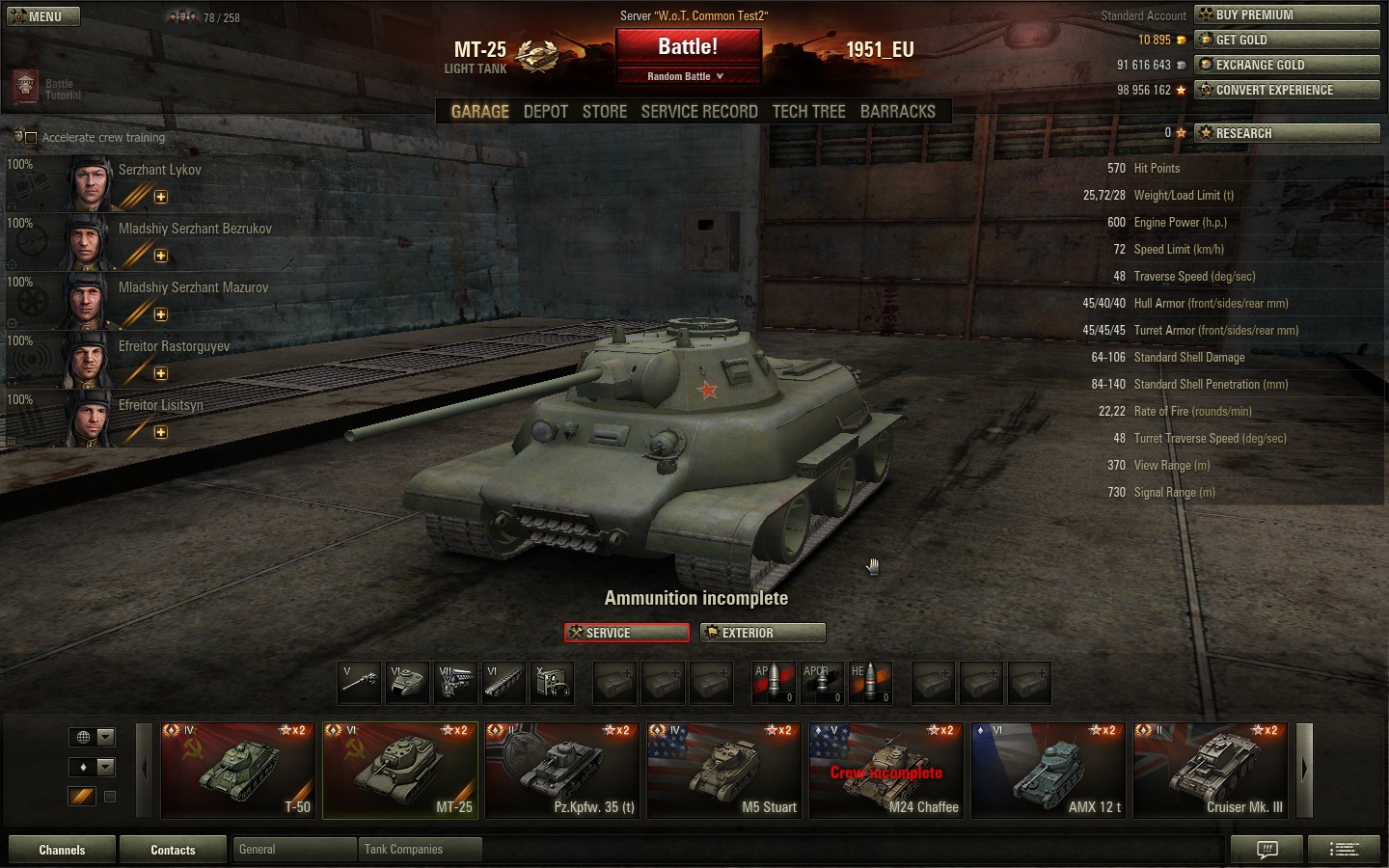The width and height of the screenshot is (1389, 868).
Task: Choose crew member Serzhant Lykov
Action: [x=159, y=171]
